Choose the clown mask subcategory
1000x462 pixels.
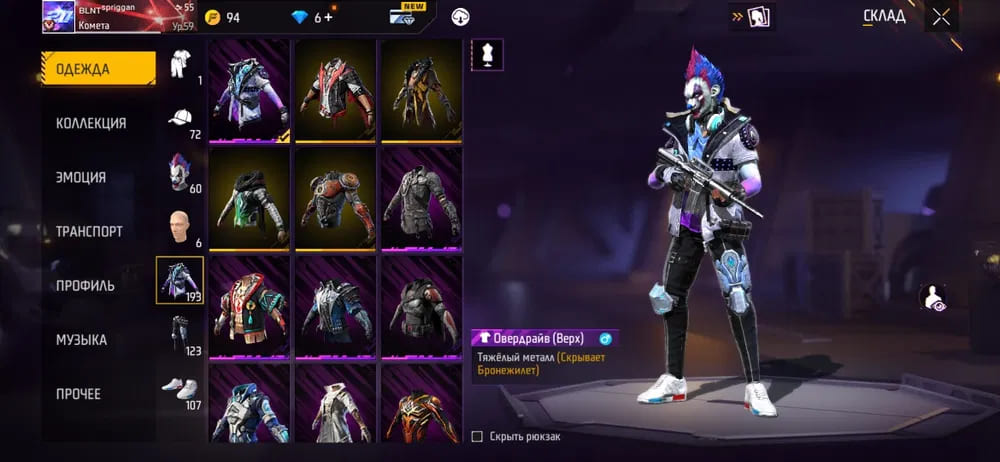tap(180, 172)
